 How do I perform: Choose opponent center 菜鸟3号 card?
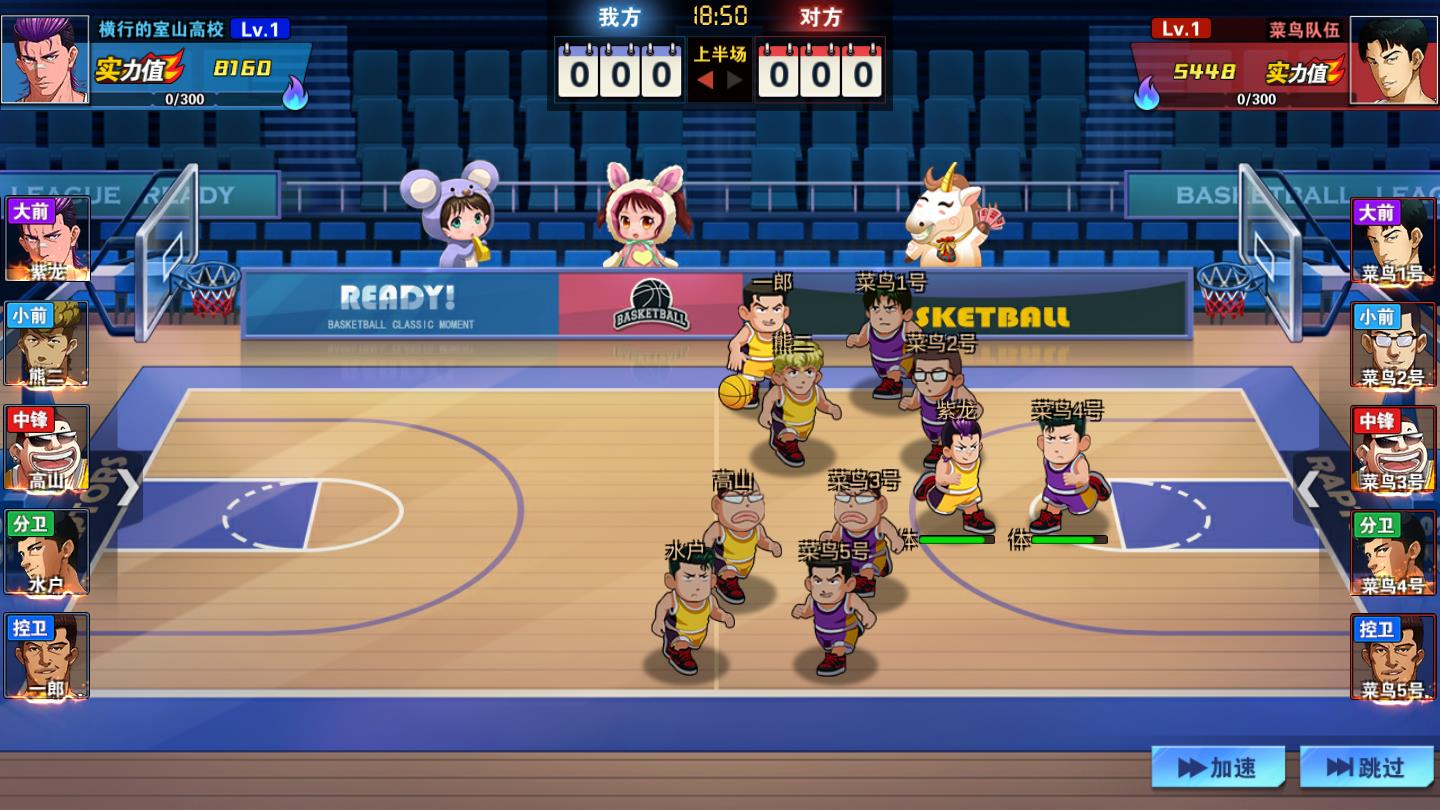point(1393,448)
